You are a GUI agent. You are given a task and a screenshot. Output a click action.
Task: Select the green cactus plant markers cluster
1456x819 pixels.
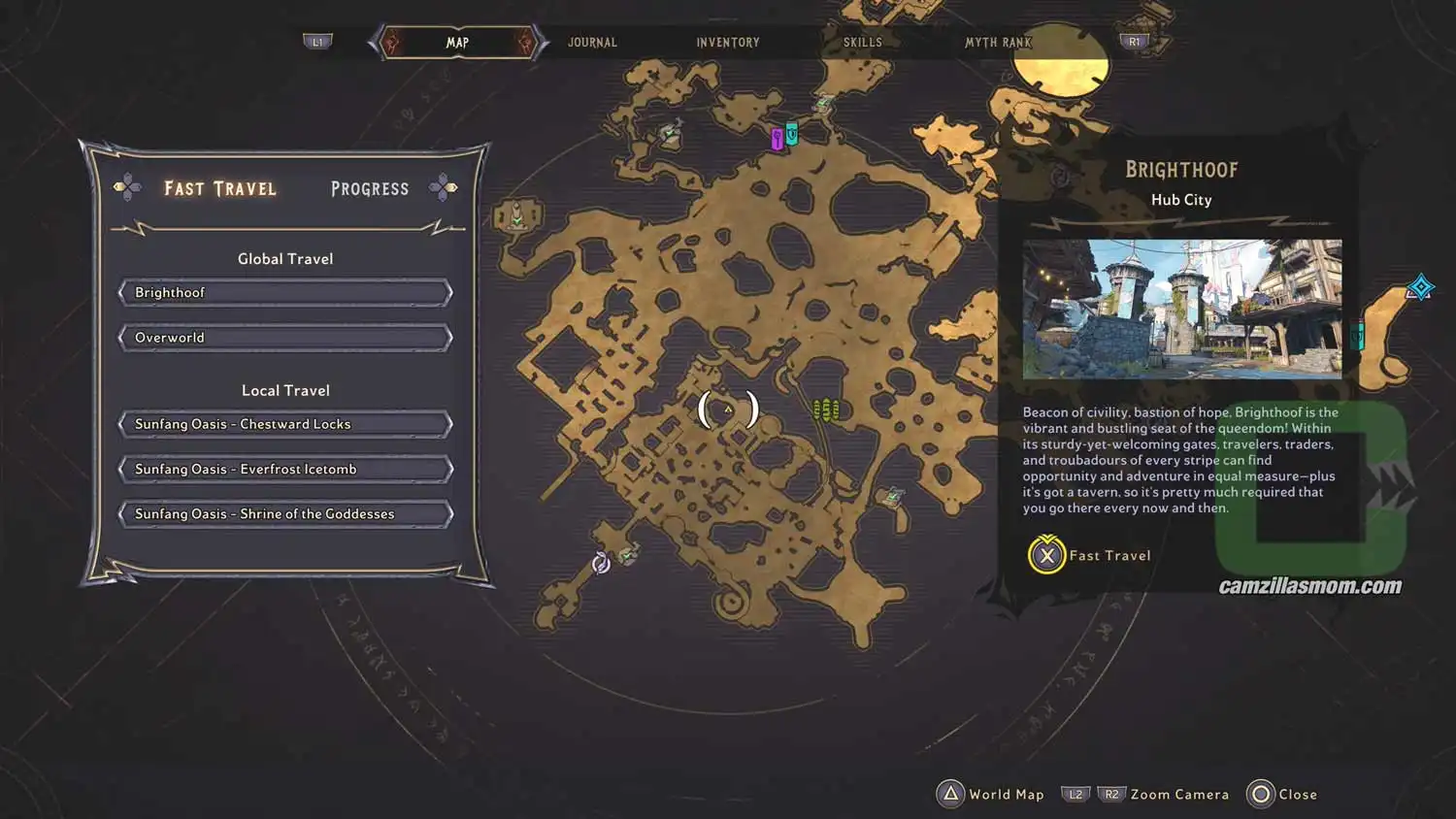point(826,409)
